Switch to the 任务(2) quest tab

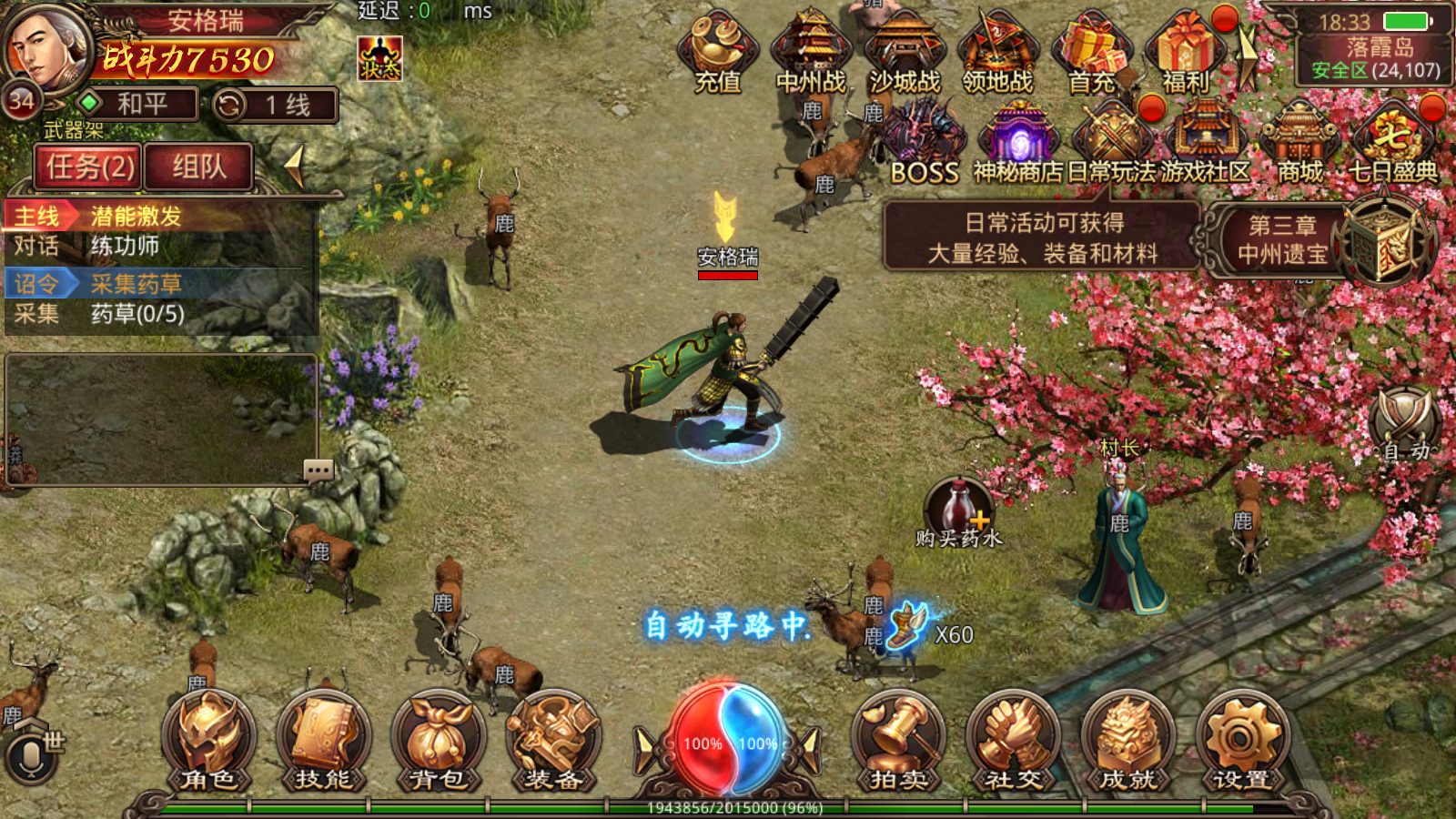coord(89,167)
